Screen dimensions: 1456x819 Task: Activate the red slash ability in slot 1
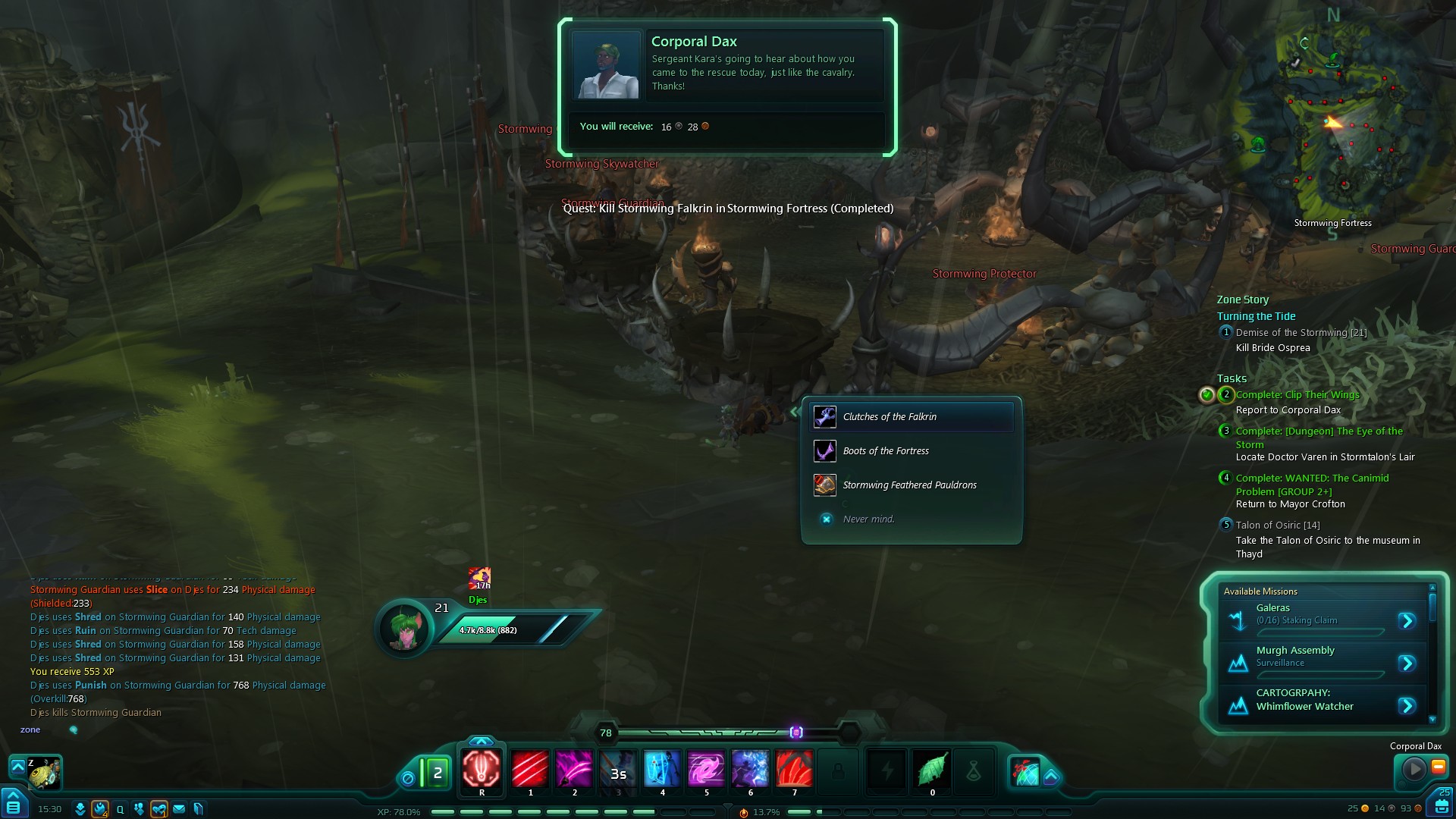point(530,769)
